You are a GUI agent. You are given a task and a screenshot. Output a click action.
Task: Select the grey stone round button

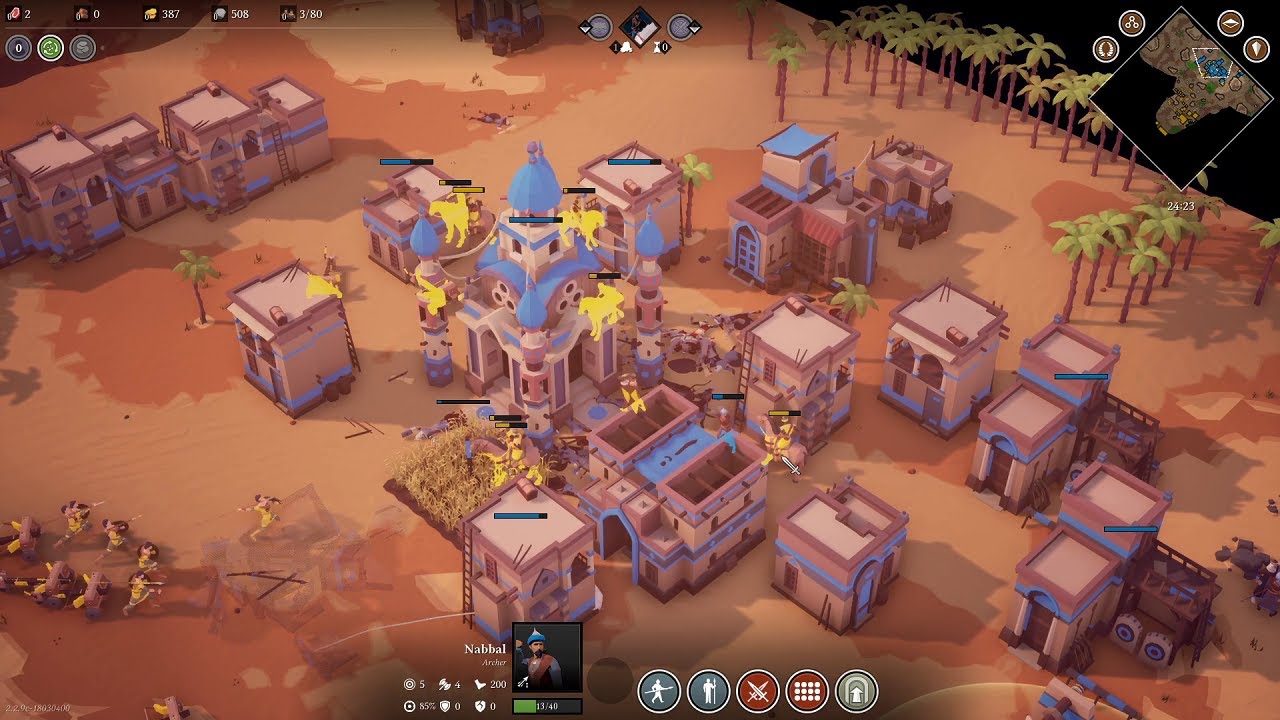(x=83, y=47)
